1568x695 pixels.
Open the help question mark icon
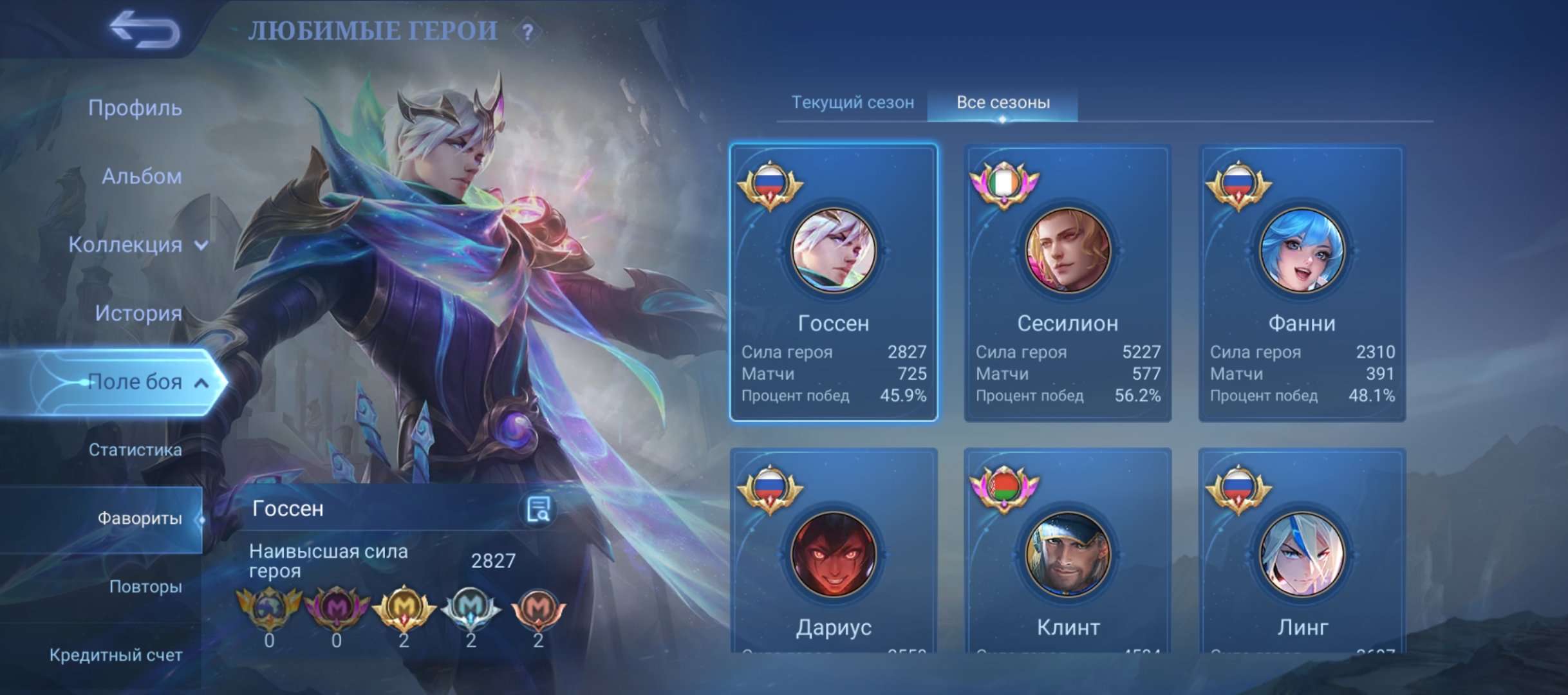527,30
